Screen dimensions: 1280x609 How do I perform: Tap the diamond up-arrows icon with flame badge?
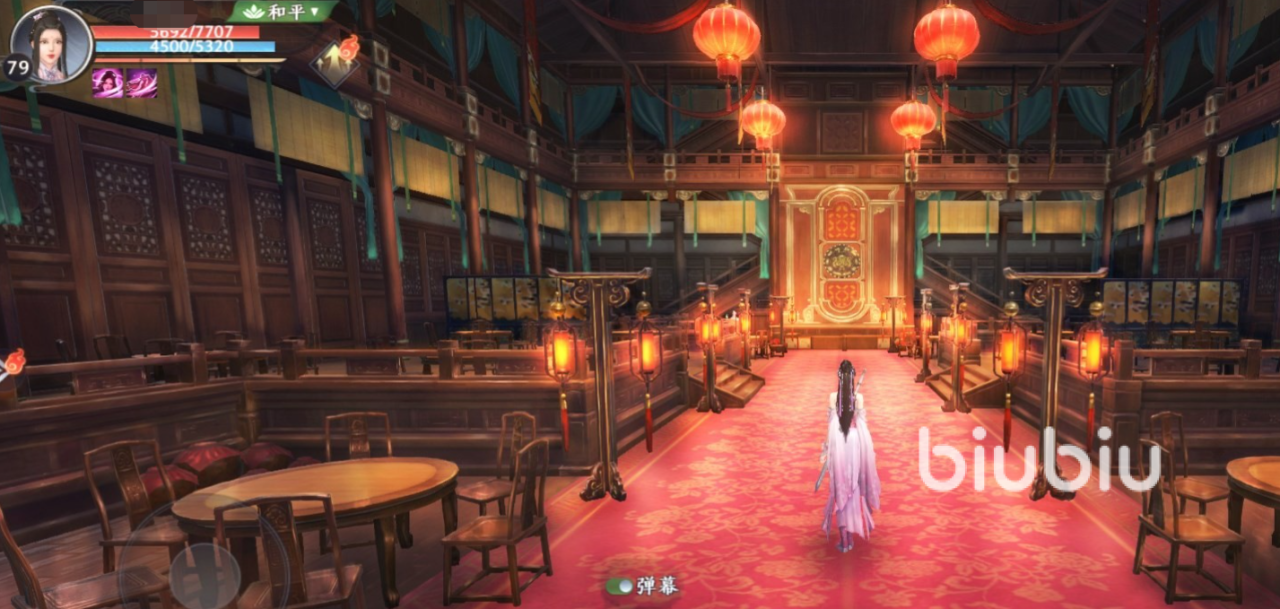click(x=334, y=65)
